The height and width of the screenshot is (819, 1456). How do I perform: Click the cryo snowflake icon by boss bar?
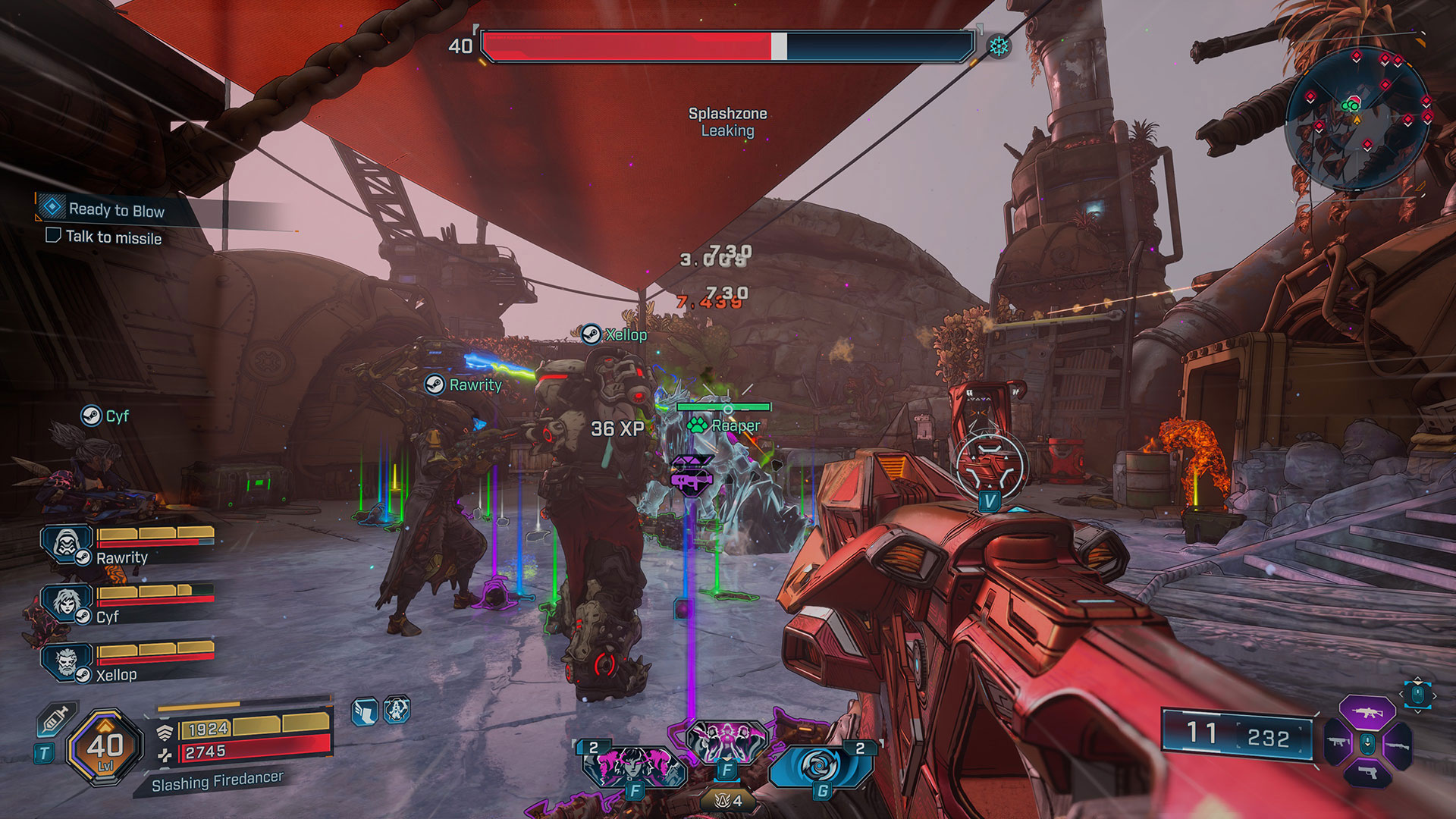tap(999, 47)
